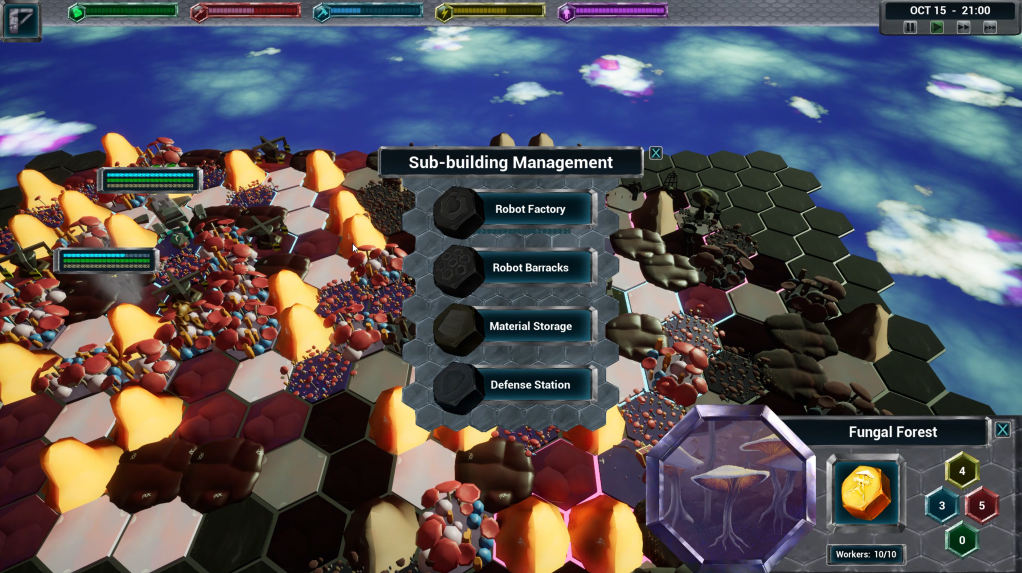
Task: Open the top-left corner menu icon
Action: click(x=21, y=20)
